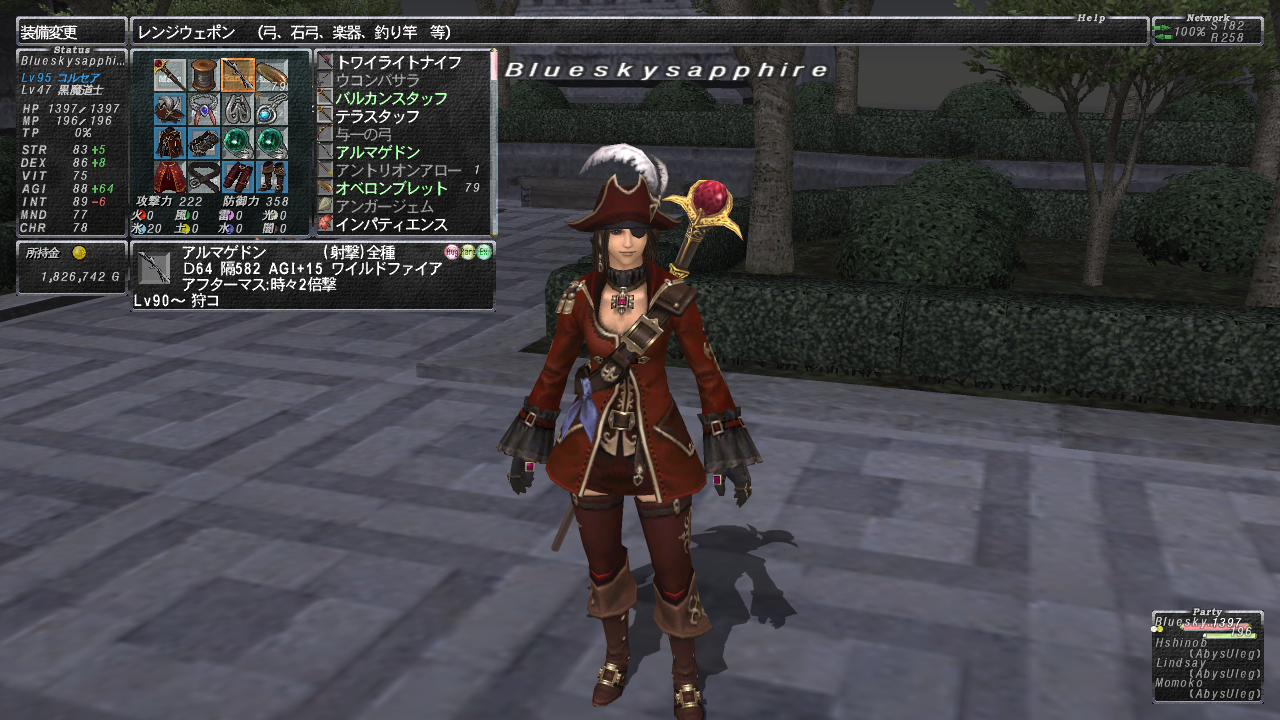Select the thread spool sub slot

tap(204, 75)
